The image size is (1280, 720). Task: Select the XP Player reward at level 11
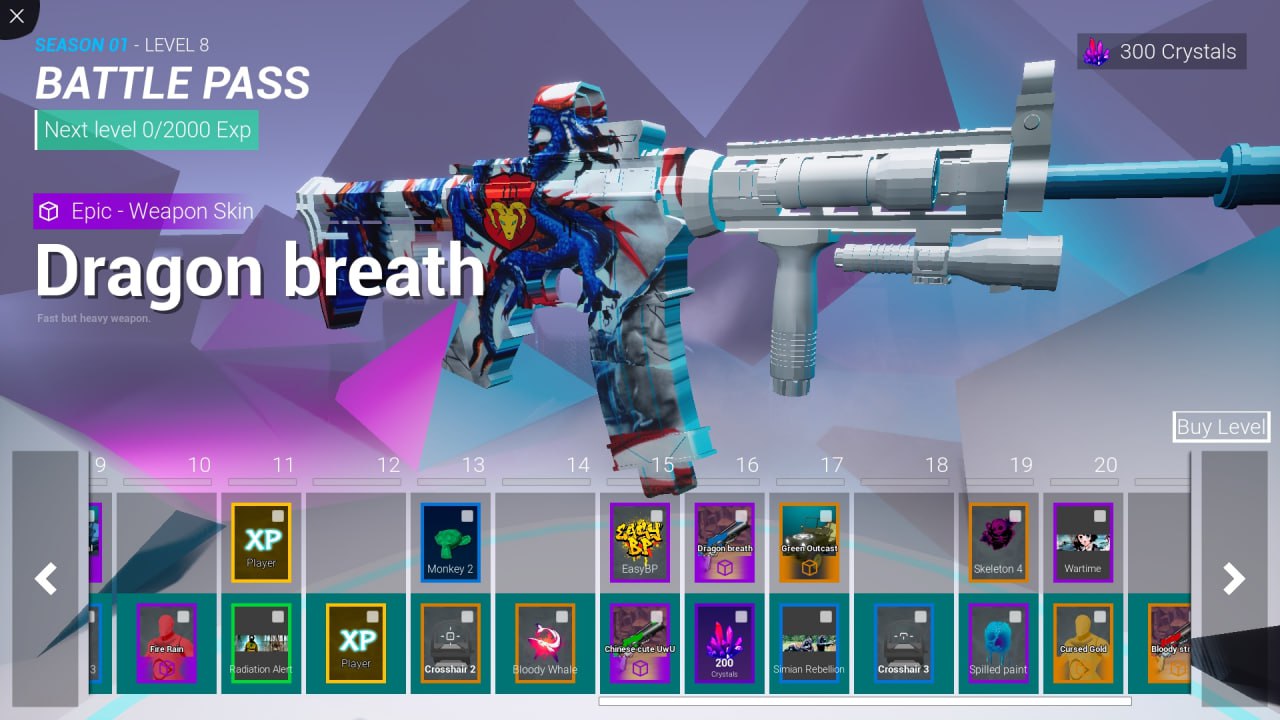tap(261, 541)
